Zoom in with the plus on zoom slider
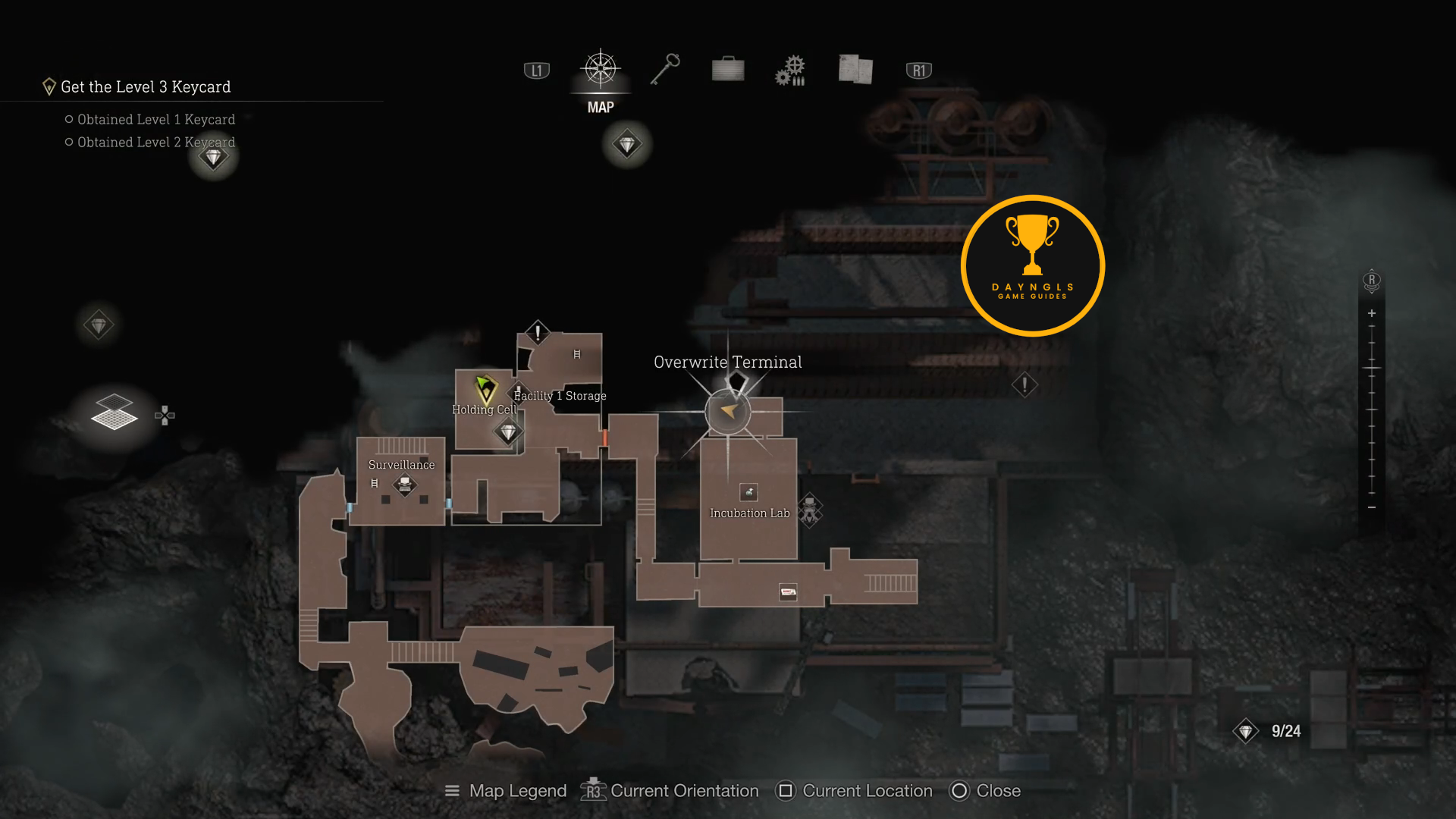Image resolution: width=1456 pixels, height=819 pixels. click(x=1371, y=313)
